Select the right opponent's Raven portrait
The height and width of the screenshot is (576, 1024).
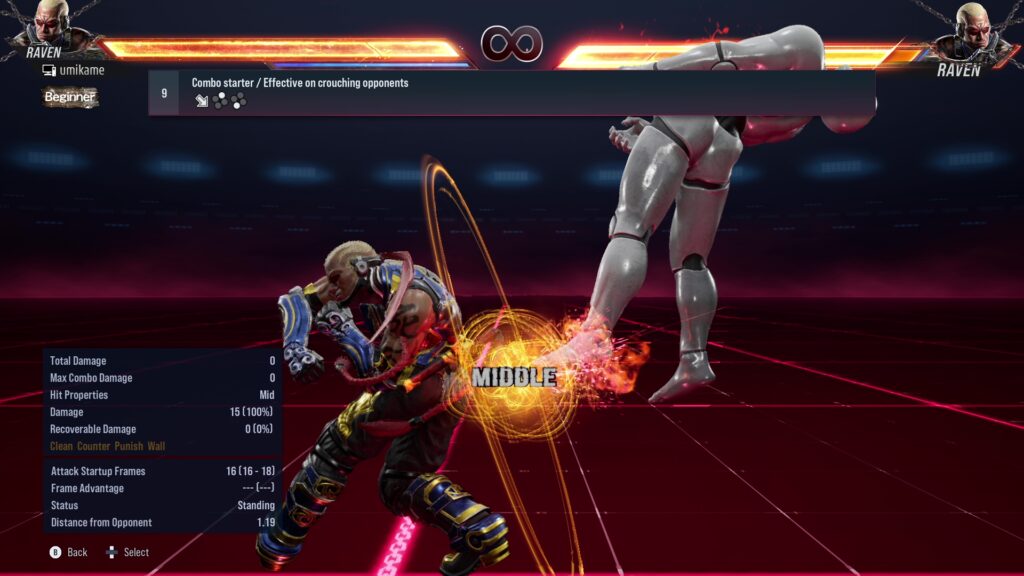point(970,29)
